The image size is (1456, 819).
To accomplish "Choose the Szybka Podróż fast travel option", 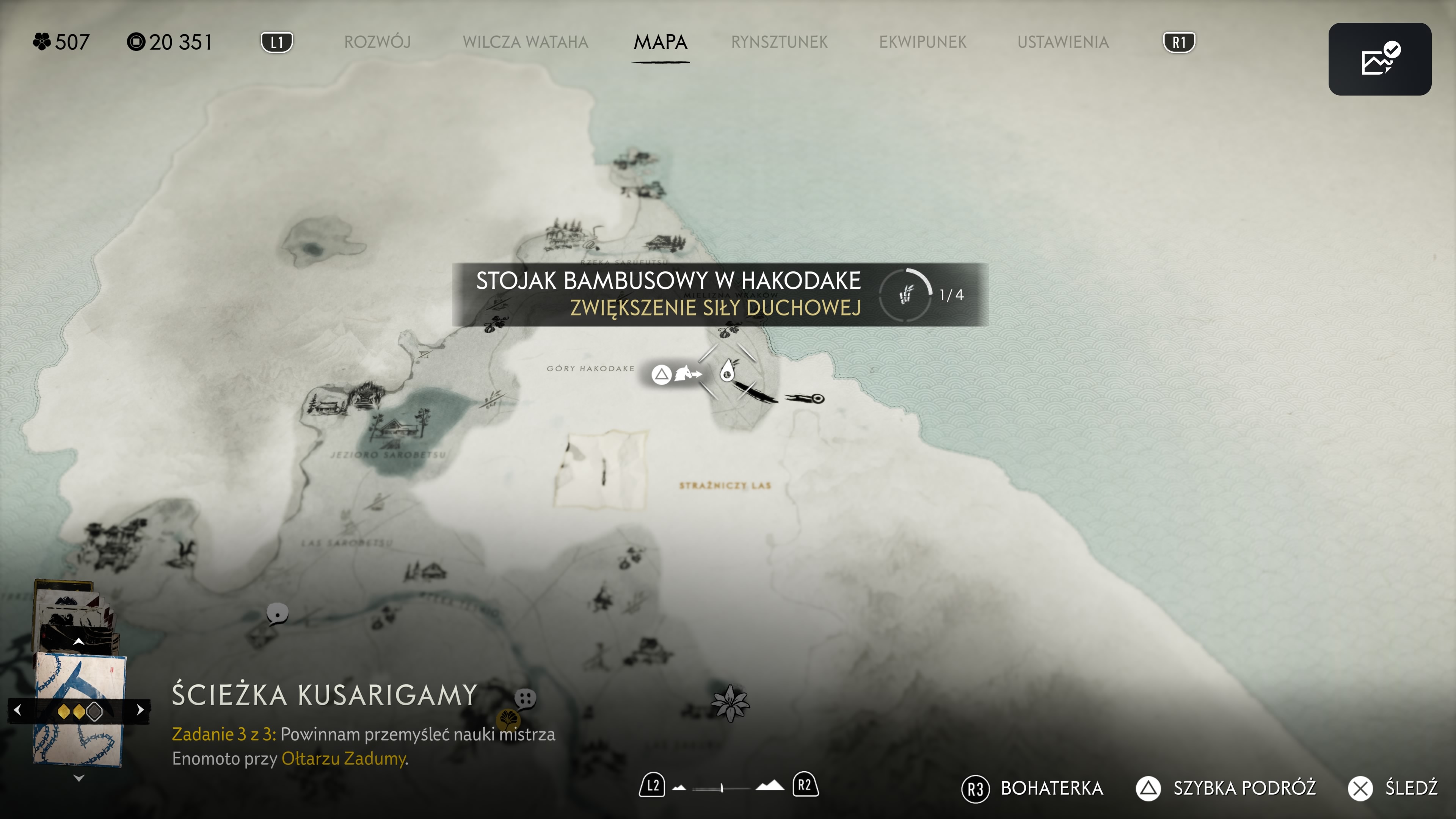I will [x=1244, y=788].
